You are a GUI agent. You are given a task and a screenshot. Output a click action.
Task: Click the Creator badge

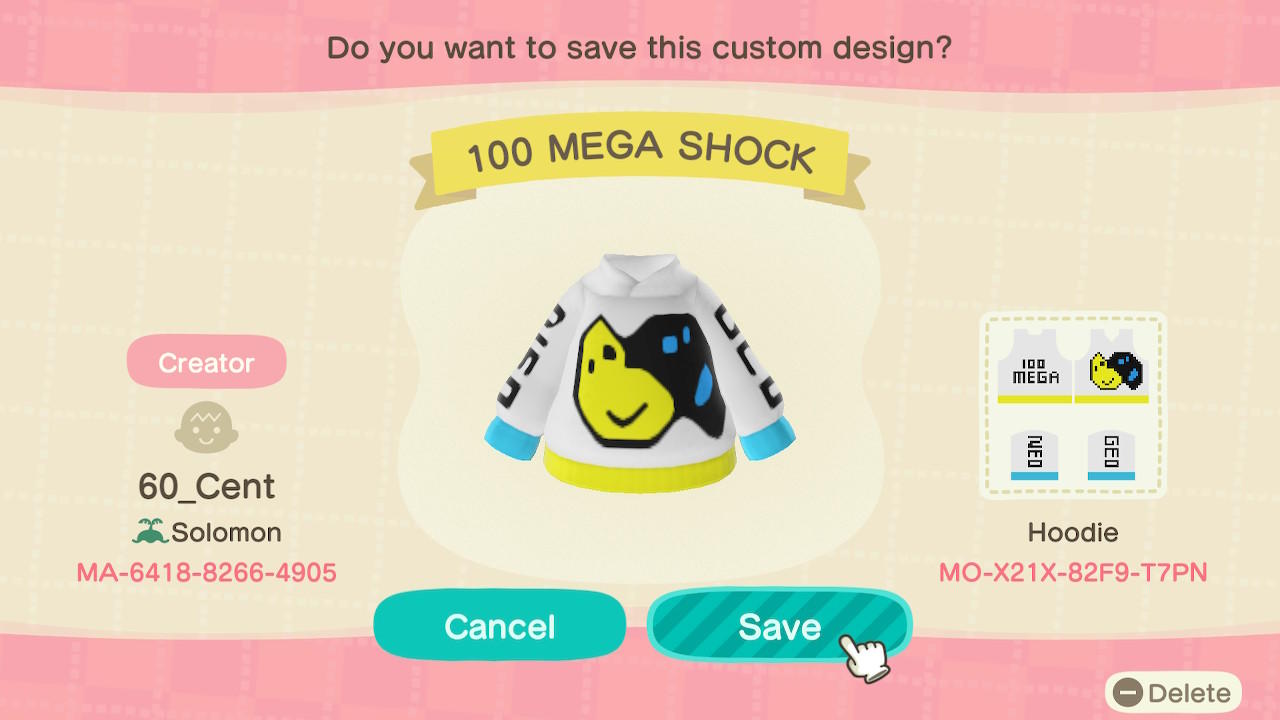(x=206, y=362)
